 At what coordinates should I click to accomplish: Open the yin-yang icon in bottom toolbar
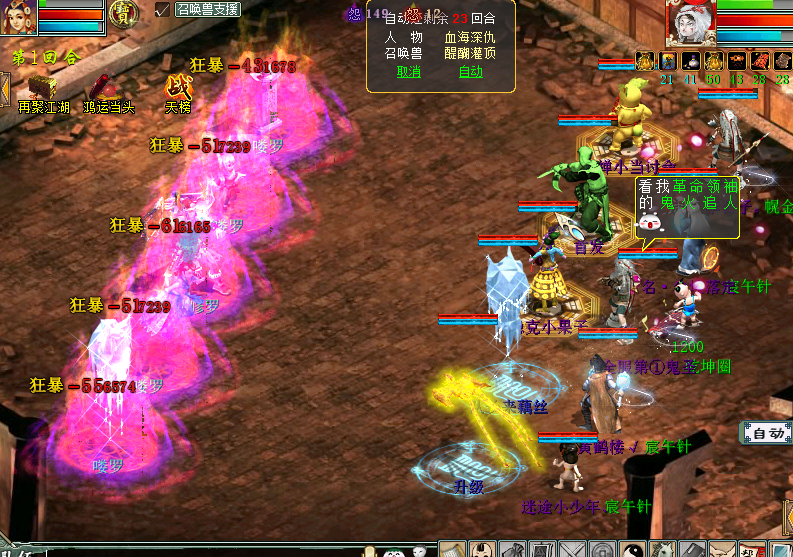coord(631,549)
